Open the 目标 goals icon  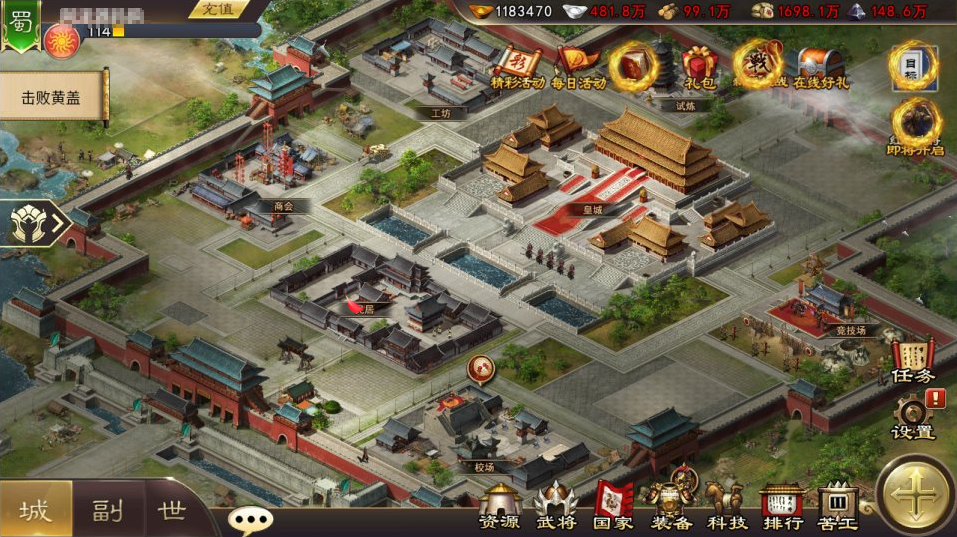coord(914,66)
